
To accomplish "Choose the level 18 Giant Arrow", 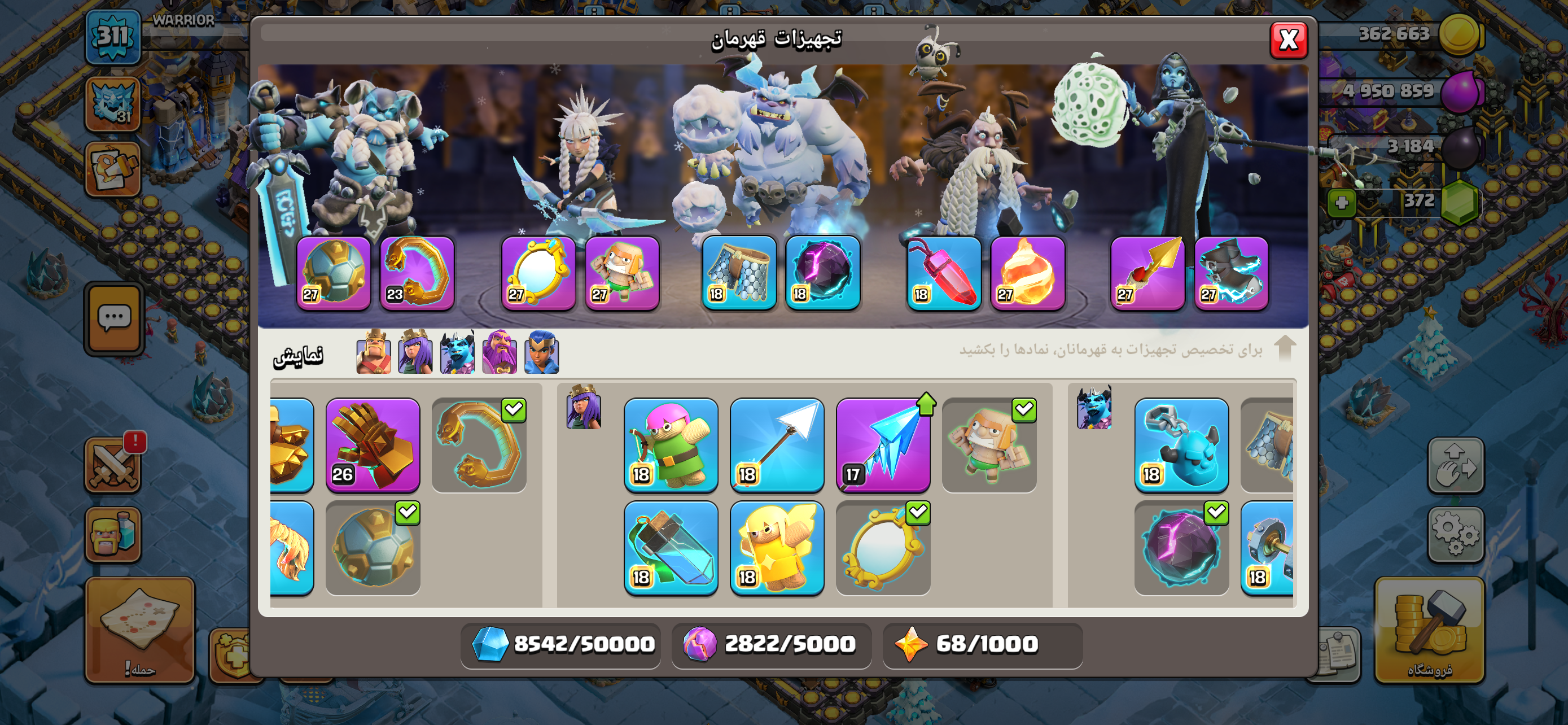I will tap(777, 445).
